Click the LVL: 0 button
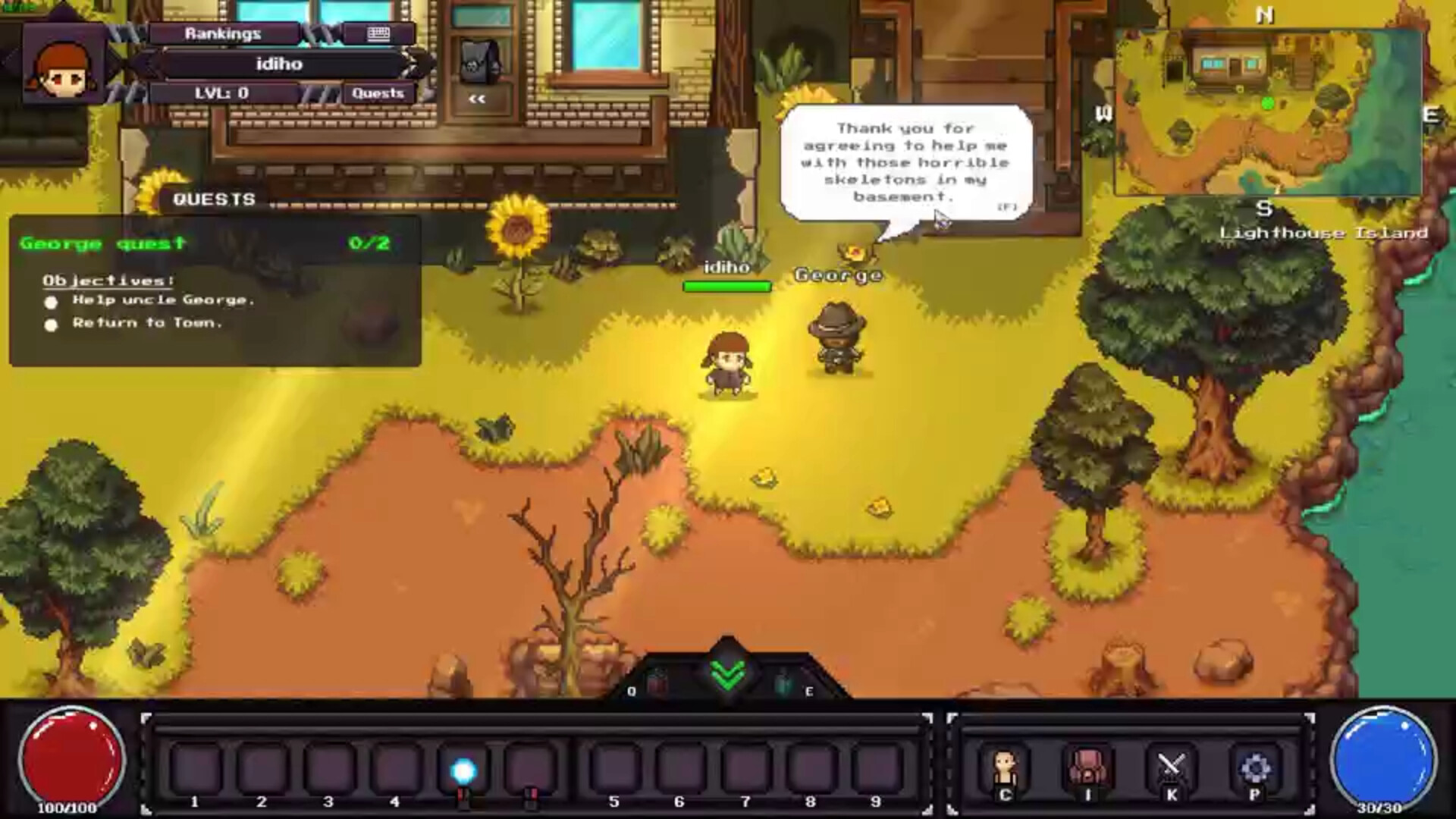 tap(222, 93)
